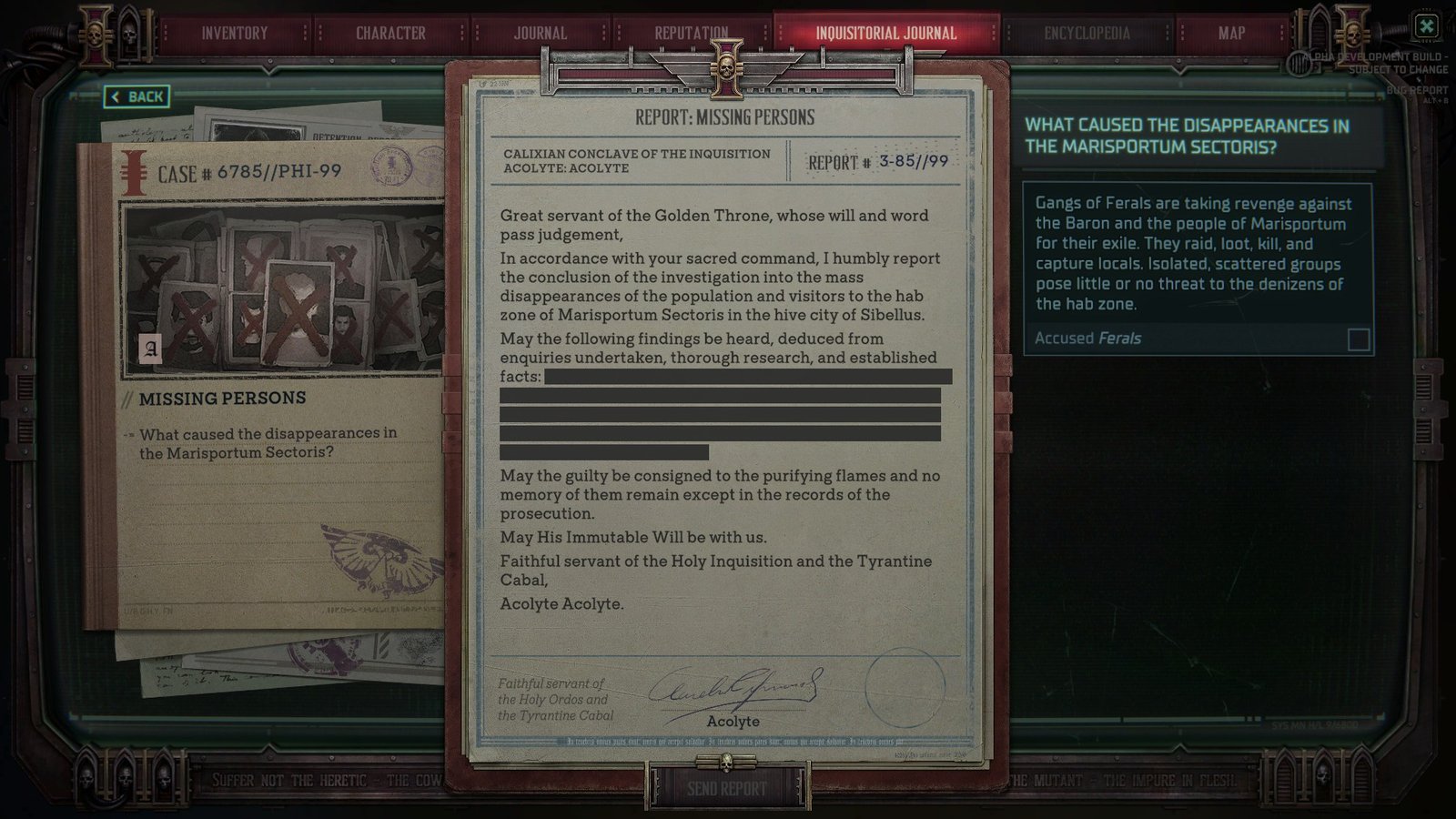
Task: Select the Journal tab
Action: point(540,33)
